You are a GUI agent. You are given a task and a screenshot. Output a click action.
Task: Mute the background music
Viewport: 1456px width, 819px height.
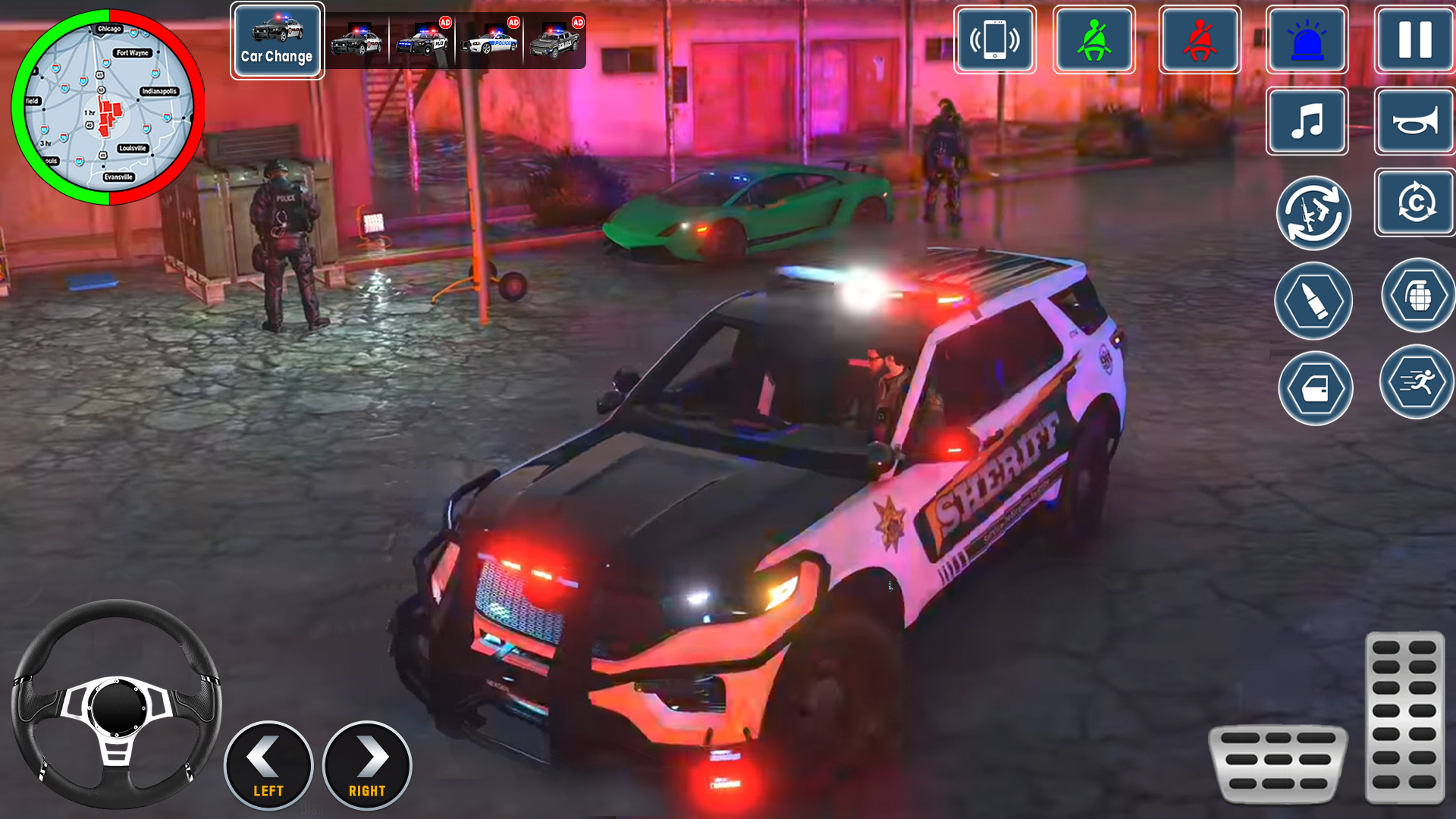[1307, 123]
